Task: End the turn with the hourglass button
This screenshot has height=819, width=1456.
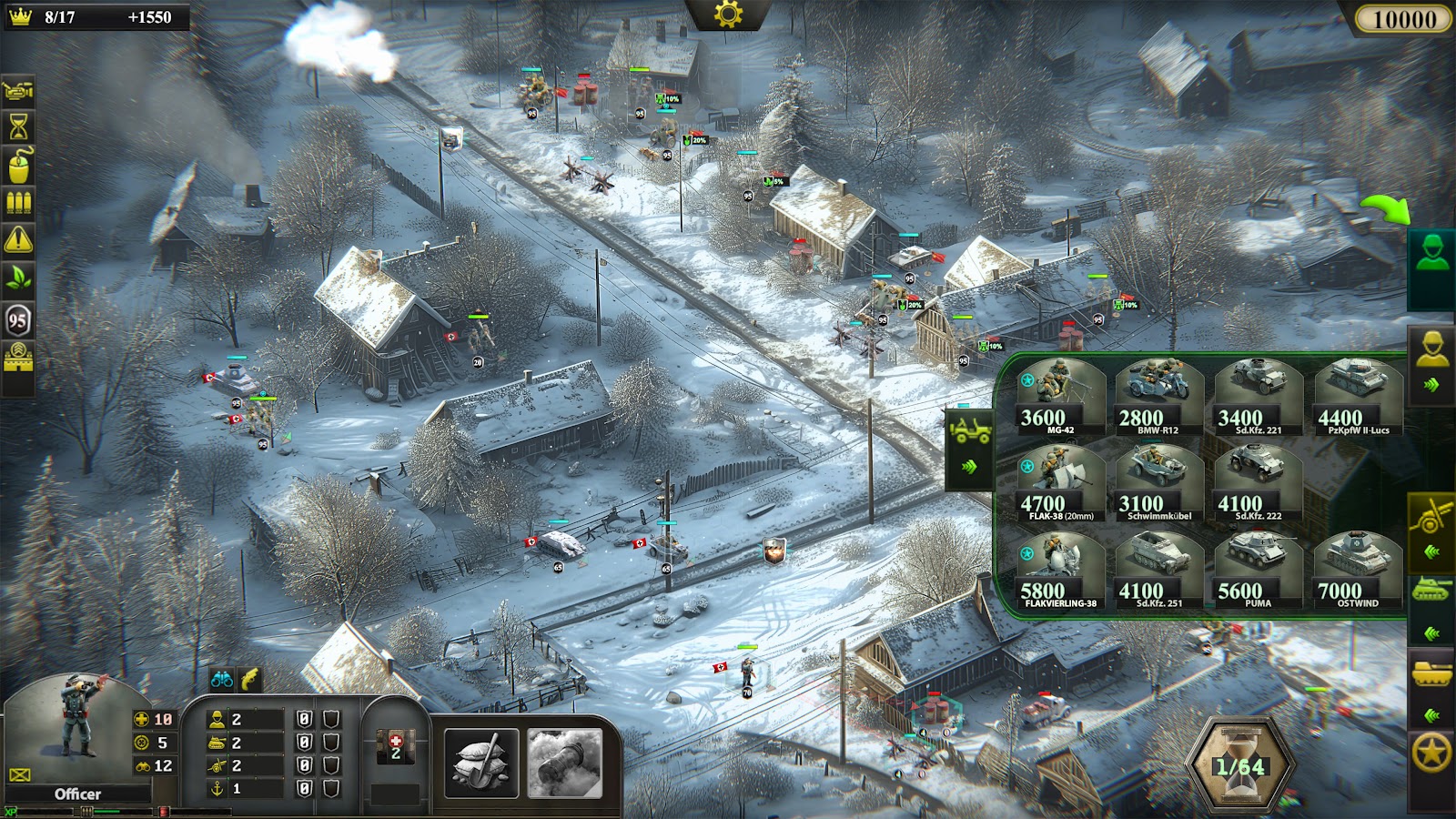Action: (x=1240, y=764)
